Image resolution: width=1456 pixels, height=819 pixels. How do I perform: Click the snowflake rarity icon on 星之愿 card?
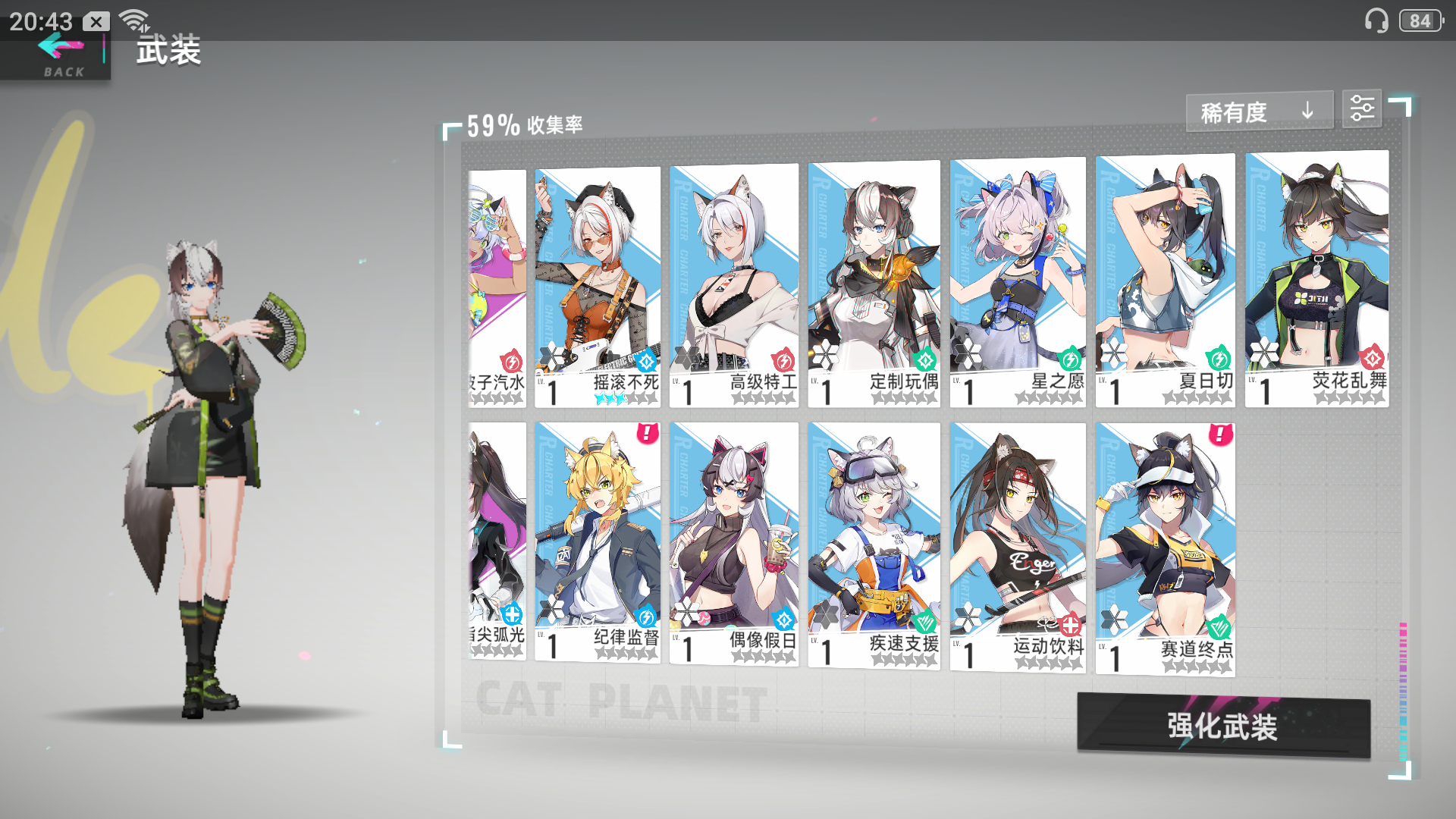pos(968,354)
